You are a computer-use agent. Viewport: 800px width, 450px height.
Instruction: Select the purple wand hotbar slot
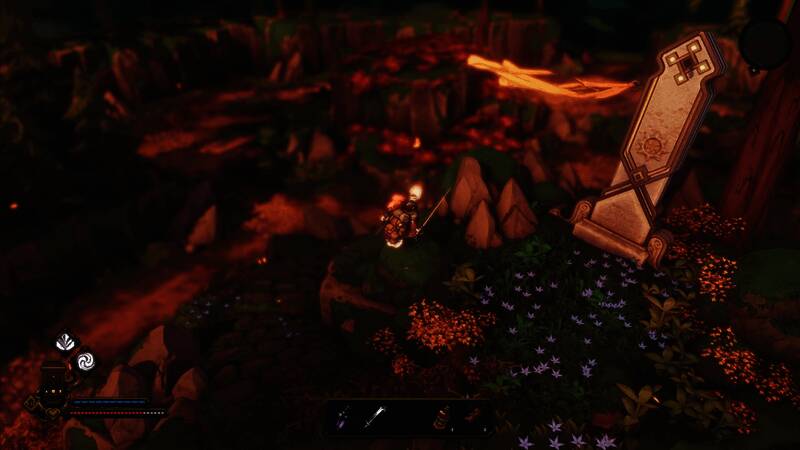pos(342,417)
